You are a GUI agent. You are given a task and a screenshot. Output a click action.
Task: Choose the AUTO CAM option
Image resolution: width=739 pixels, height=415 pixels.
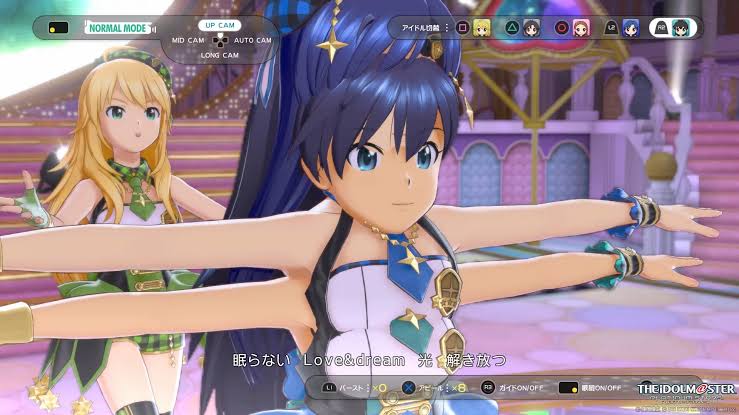pos(251,40)
